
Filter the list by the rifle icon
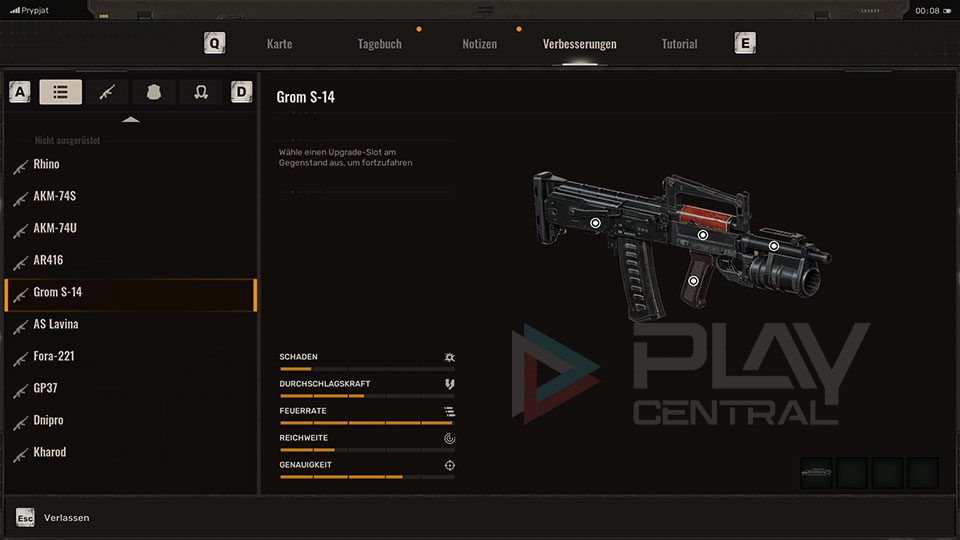coord(107,92)
